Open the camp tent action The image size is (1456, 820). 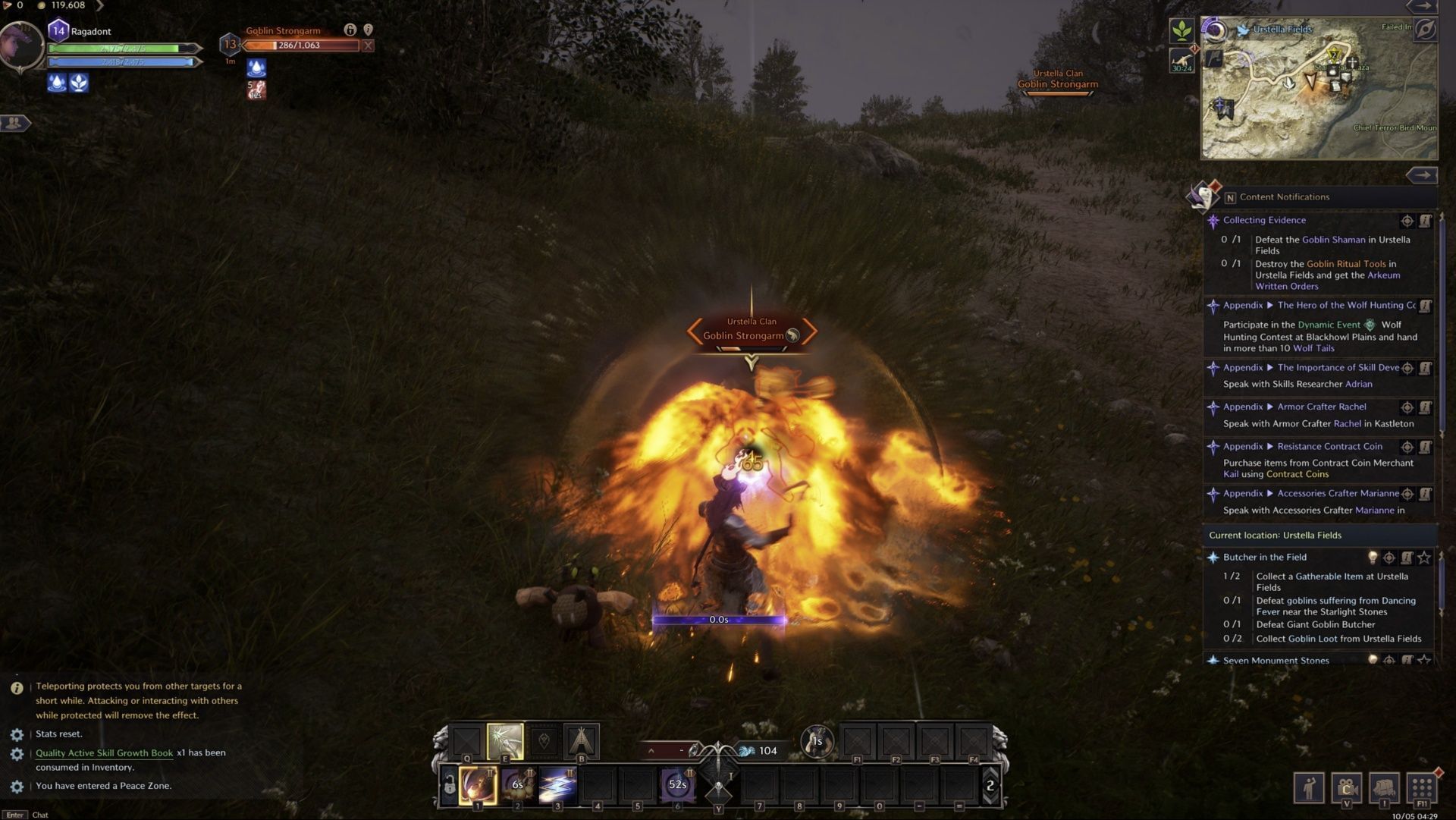click(x=582, y=741)
